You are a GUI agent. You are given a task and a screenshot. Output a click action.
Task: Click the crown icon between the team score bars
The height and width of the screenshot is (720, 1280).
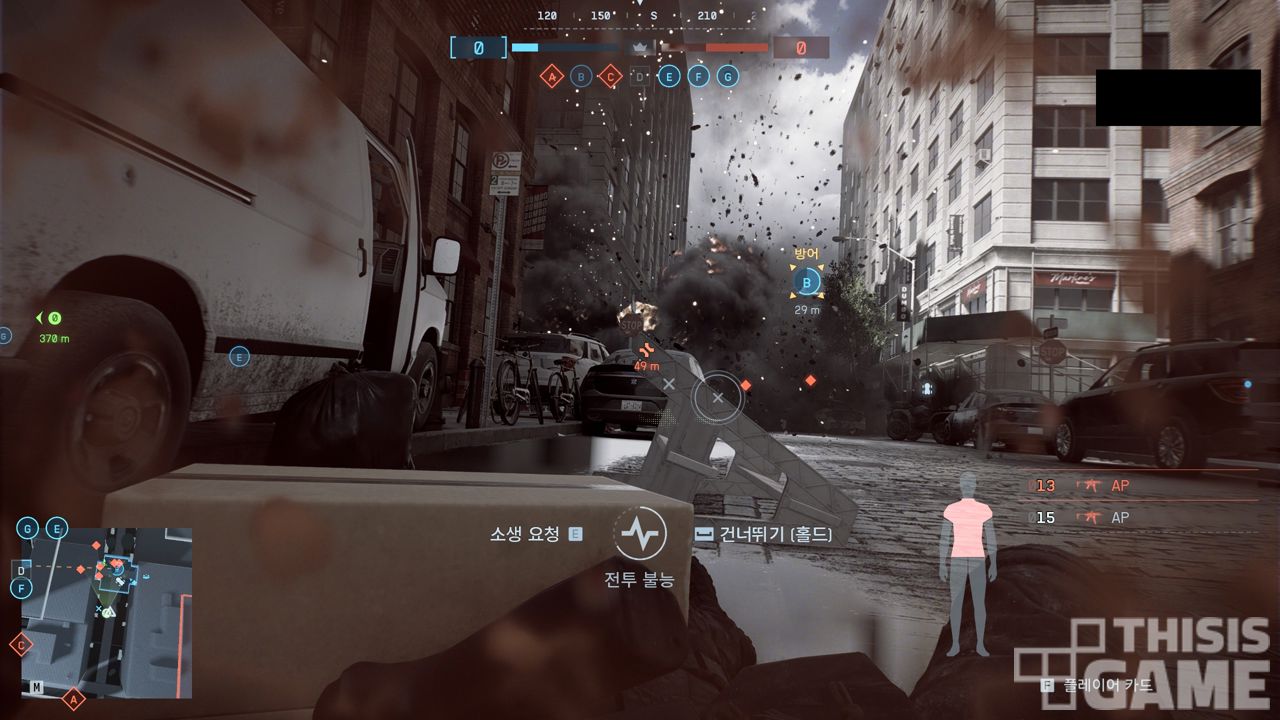point(639,47)
